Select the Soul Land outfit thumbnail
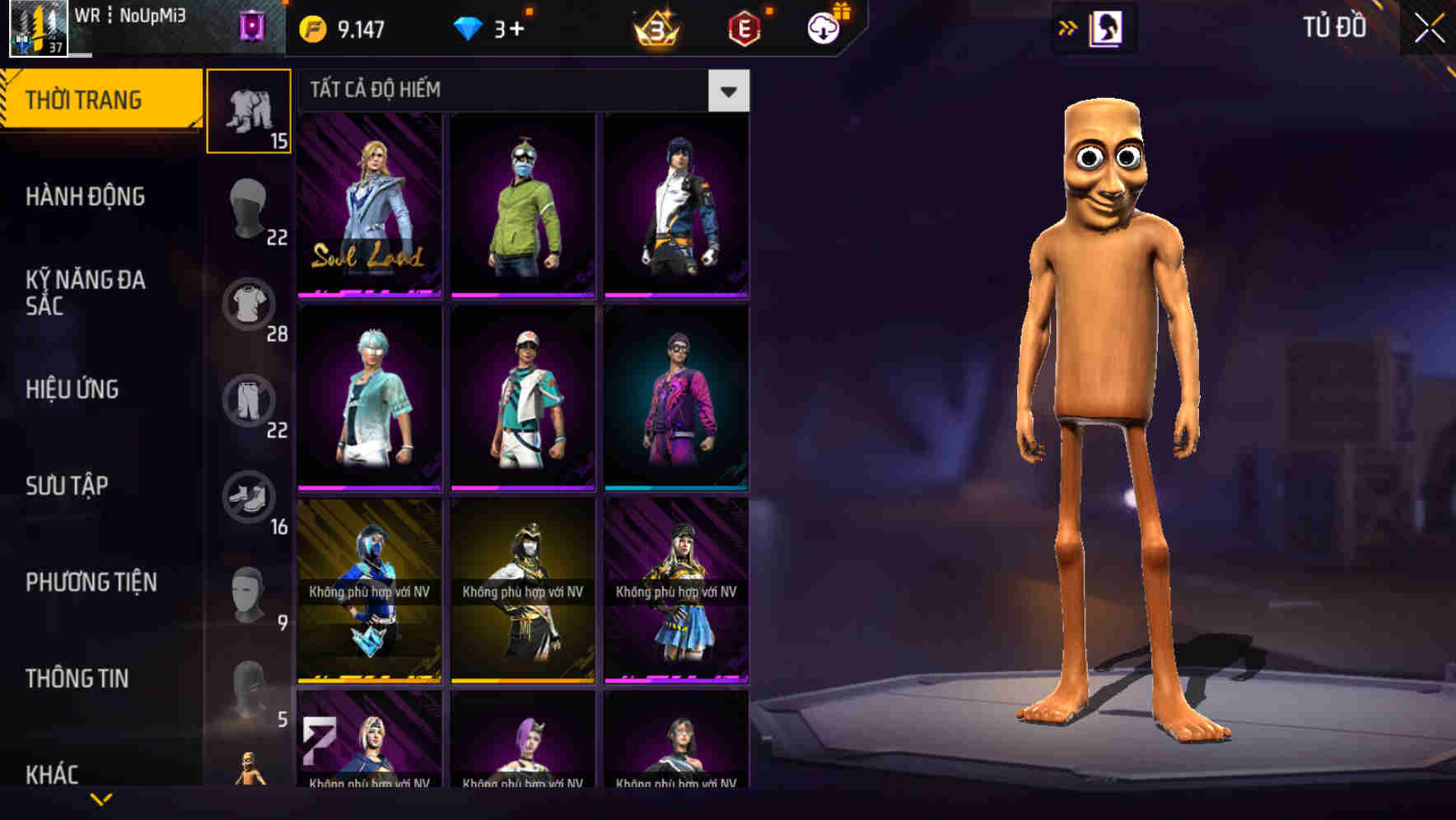Viewport: 1456px width, 820px height. click(369, 206)
